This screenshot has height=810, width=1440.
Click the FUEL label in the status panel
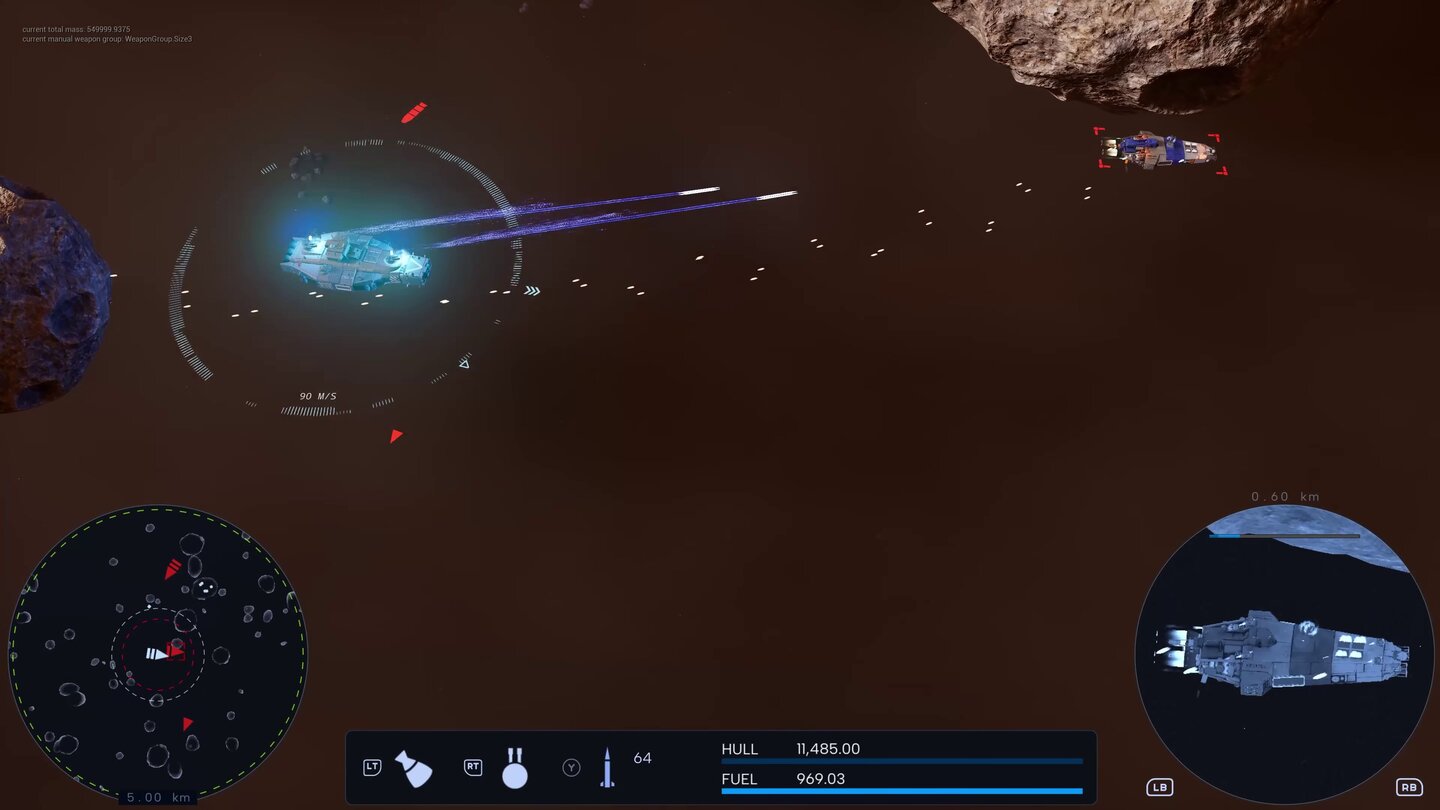tap(740, 779)
